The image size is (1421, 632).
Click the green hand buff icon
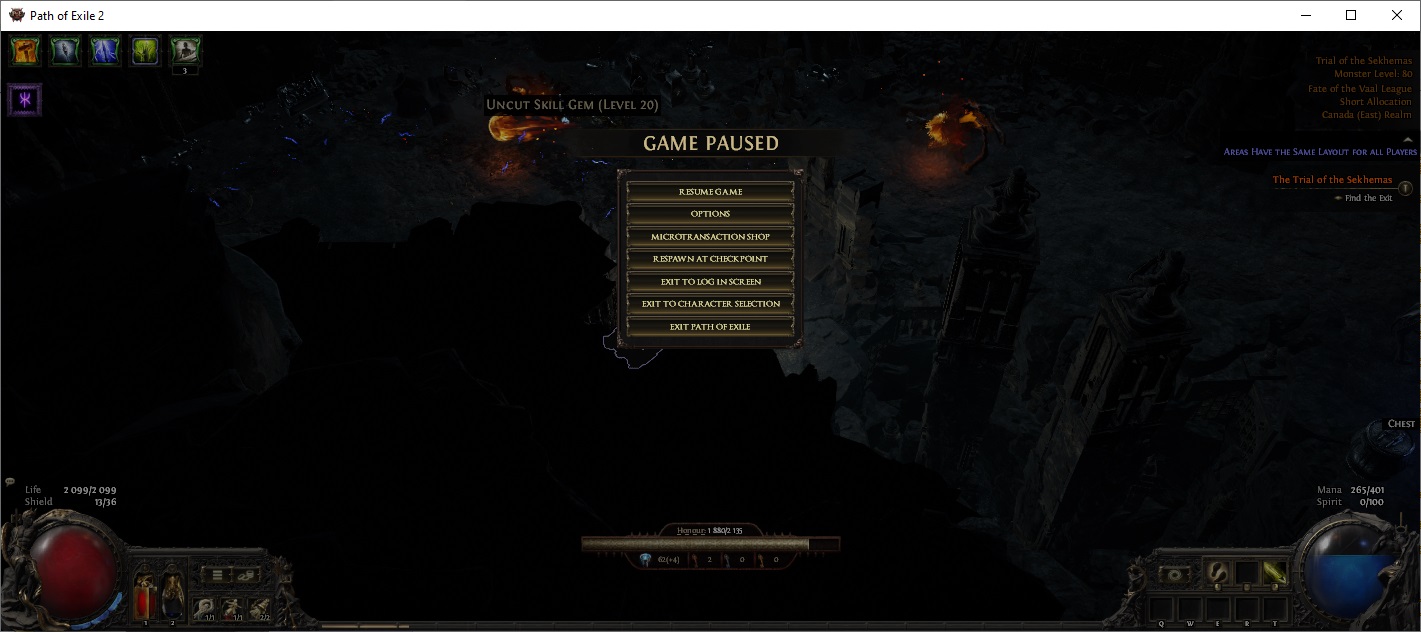145,51
